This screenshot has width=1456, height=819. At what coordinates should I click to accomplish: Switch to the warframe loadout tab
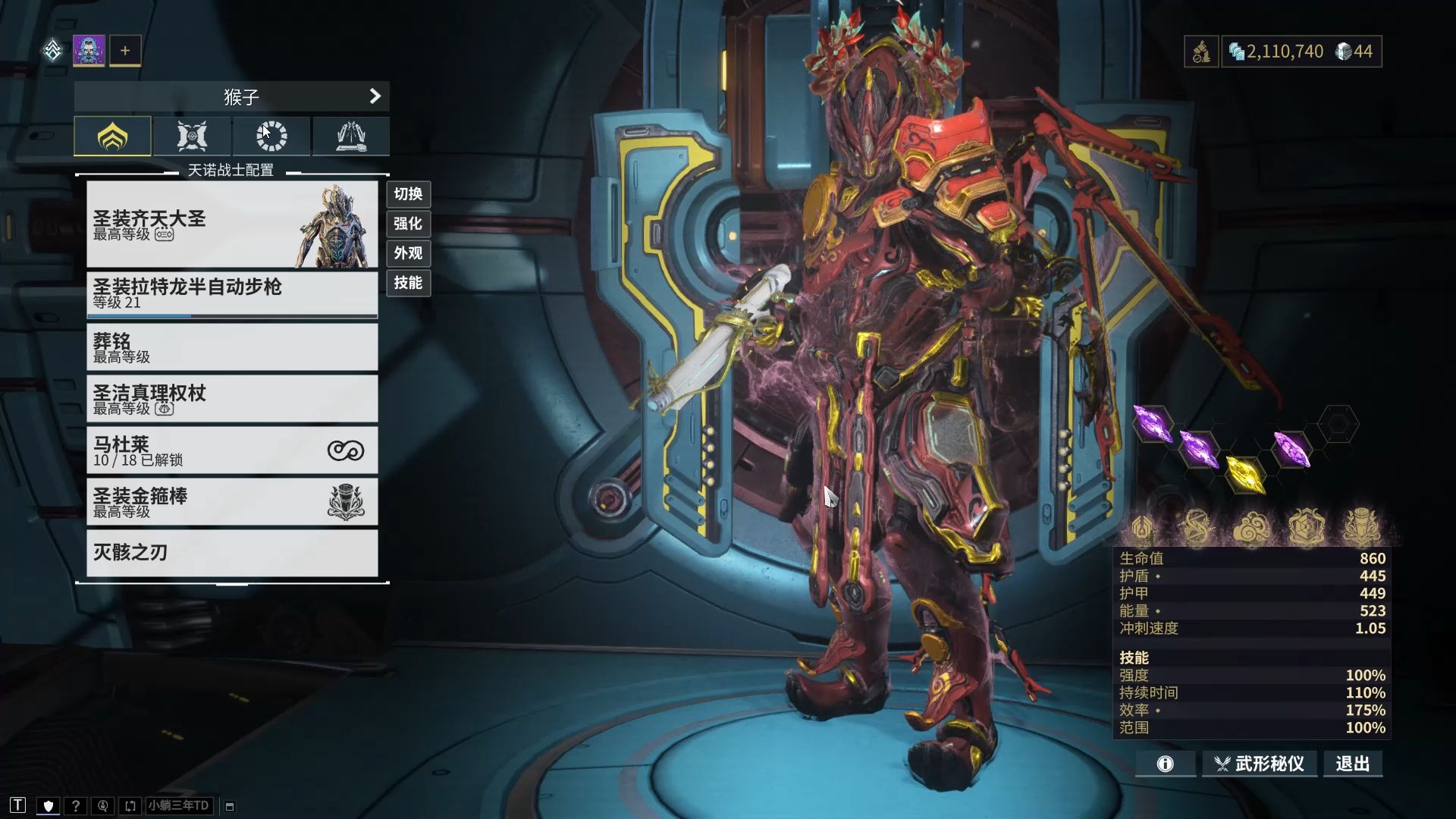pos(112,136)
